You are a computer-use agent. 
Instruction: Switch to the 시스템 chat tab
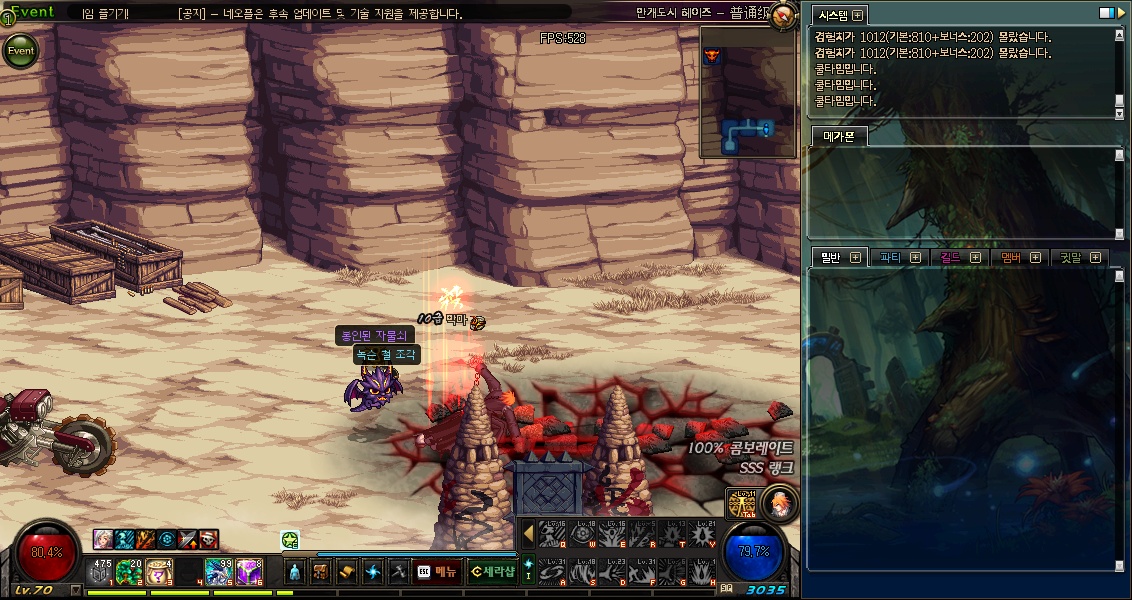pos(832,15)
